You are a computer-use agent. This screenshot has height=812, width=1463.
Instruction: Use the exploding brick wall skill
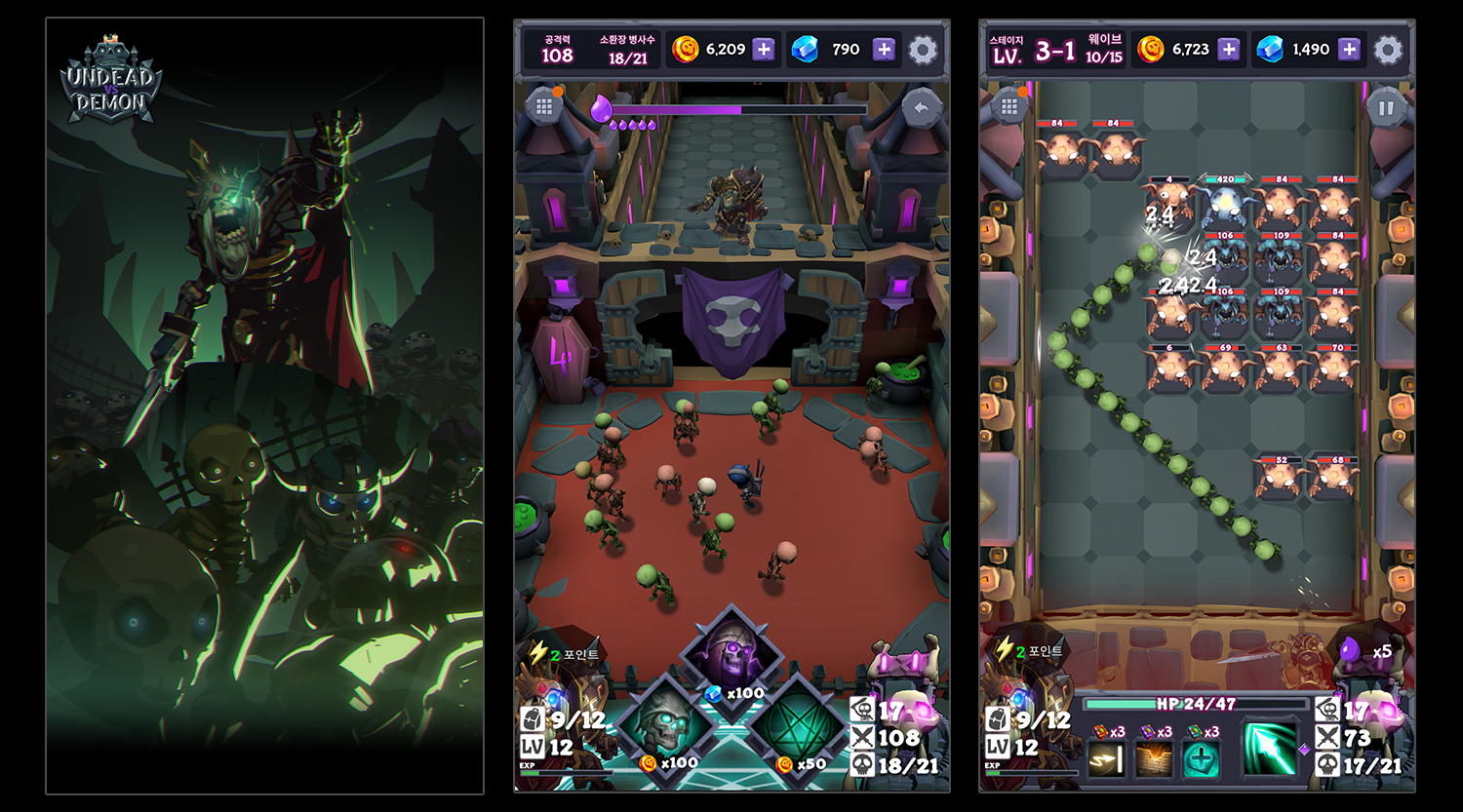coord(1153,759)
